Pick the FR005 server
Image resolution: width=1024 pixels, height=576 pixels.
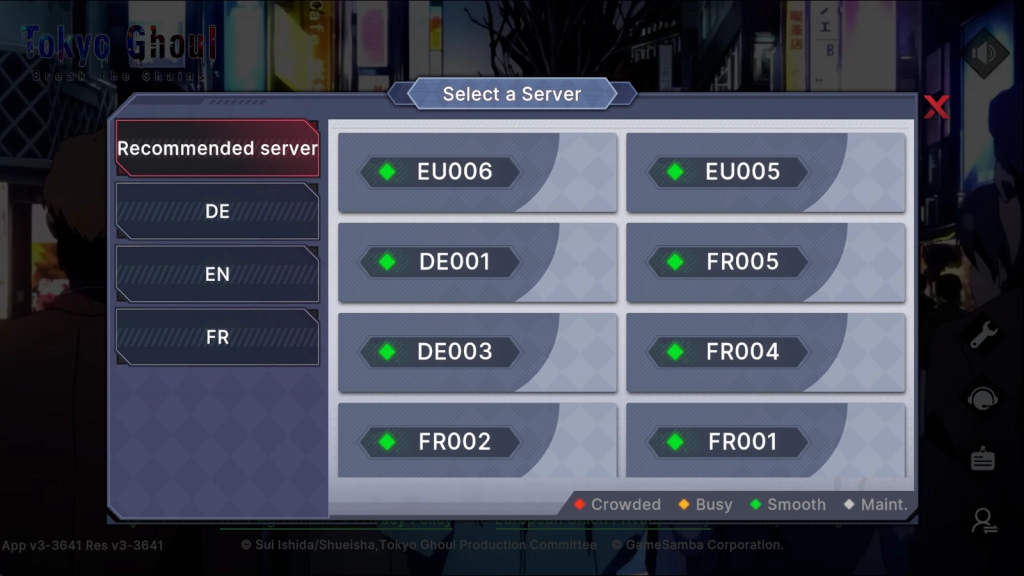pos(765,262)
